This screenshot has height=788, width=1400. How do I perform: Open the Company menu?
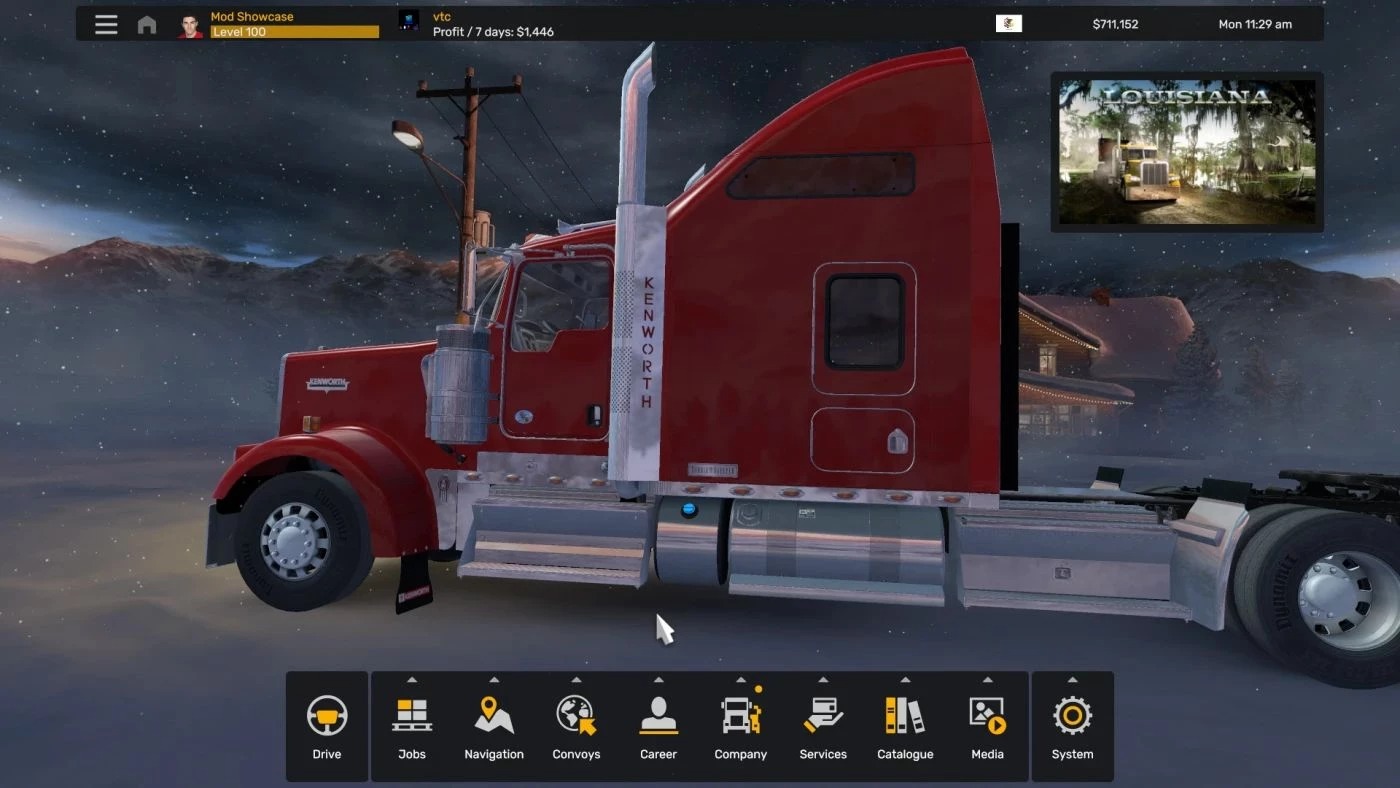pos(741,726)
